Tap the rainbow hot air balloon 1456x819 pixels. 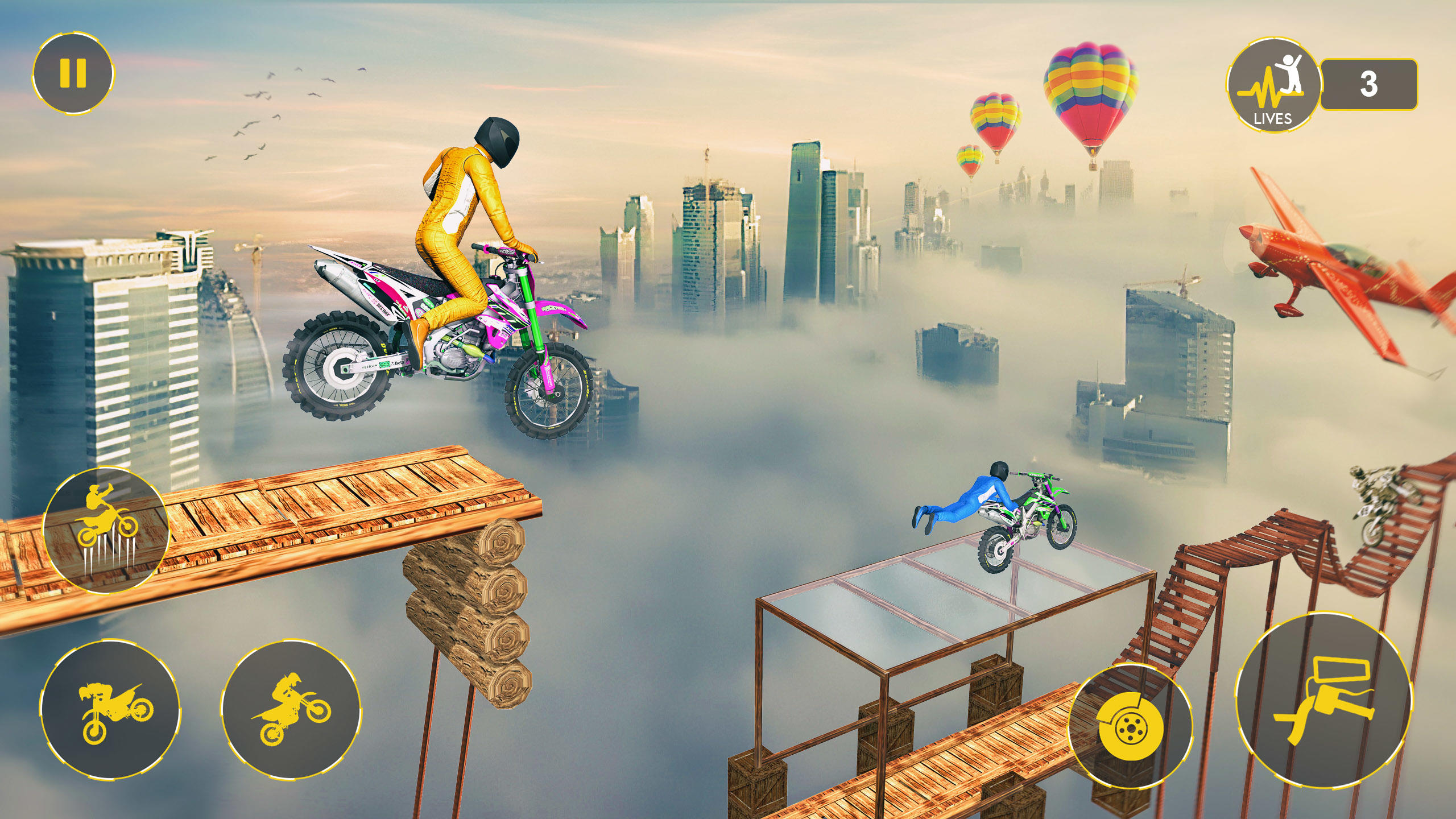pos(1089,91)
